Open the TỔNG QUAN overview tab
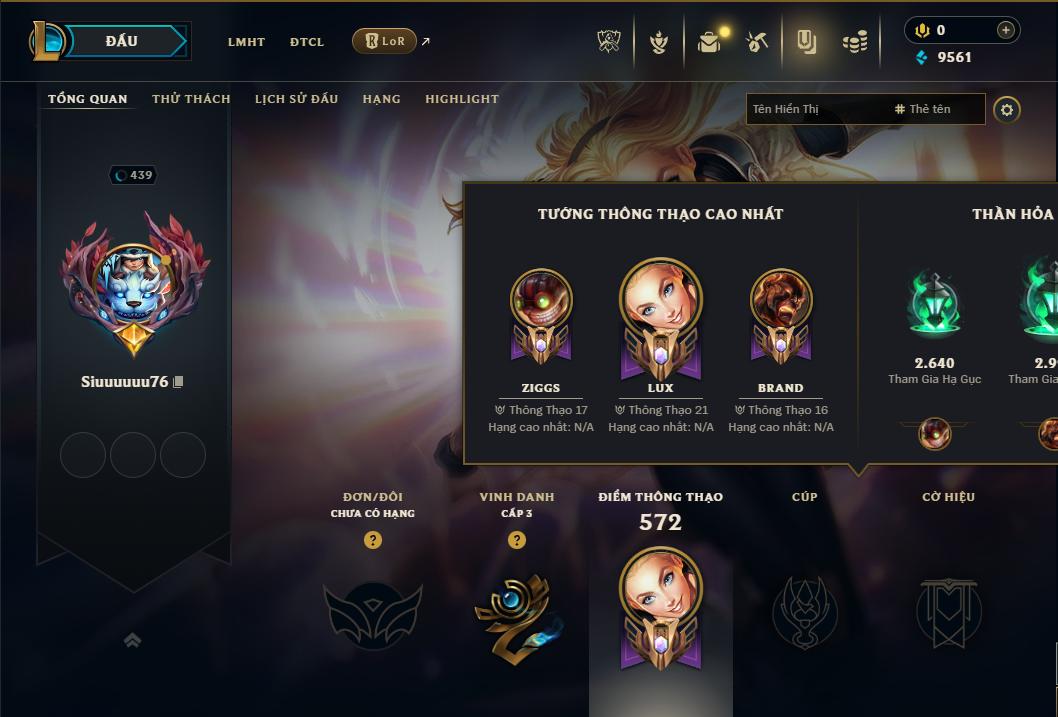Viewport: 1058px width, 717px height. point(88,99)
